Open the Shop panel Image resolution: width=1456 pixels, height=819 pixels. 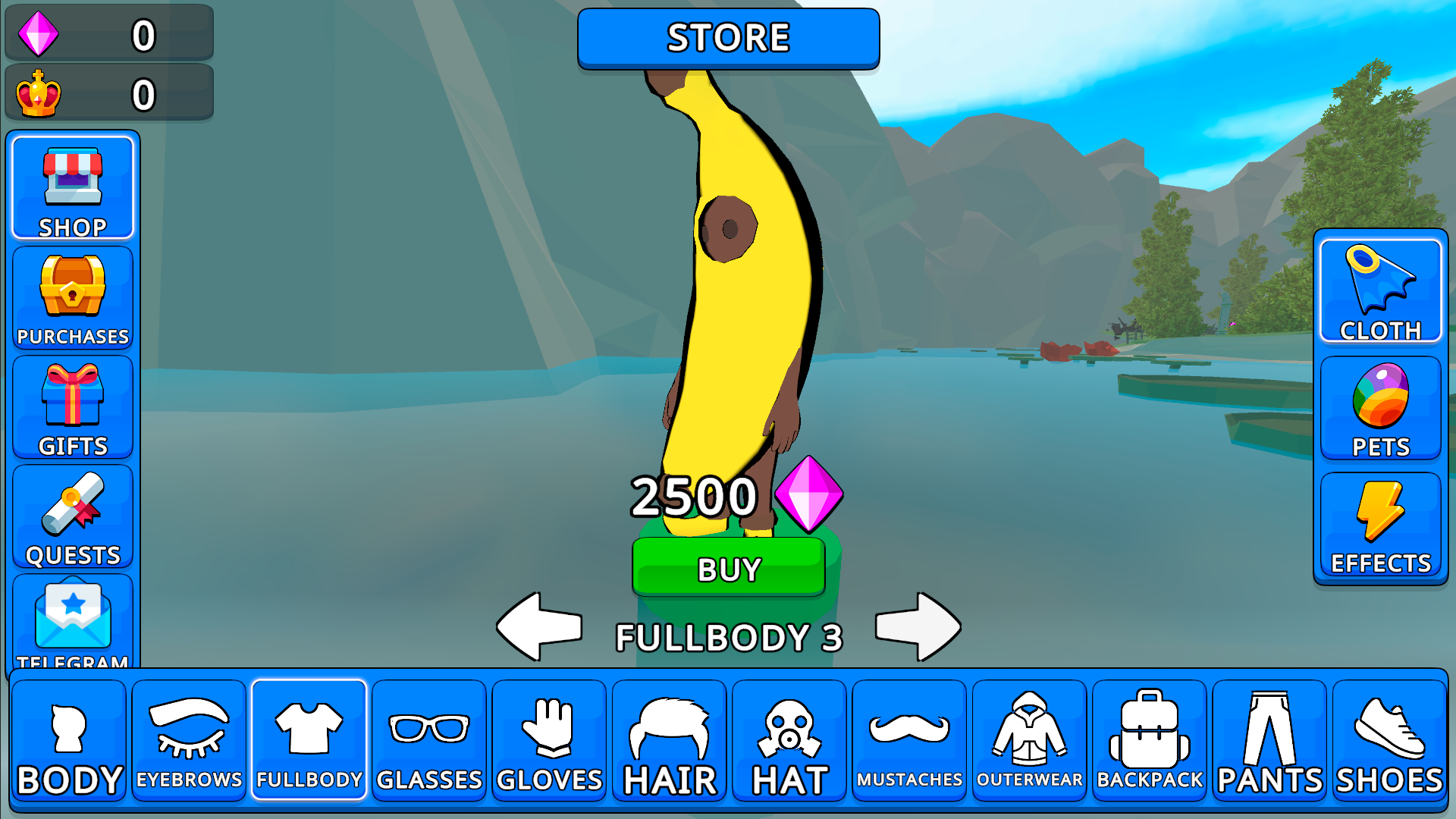click(x=72, y=186)
